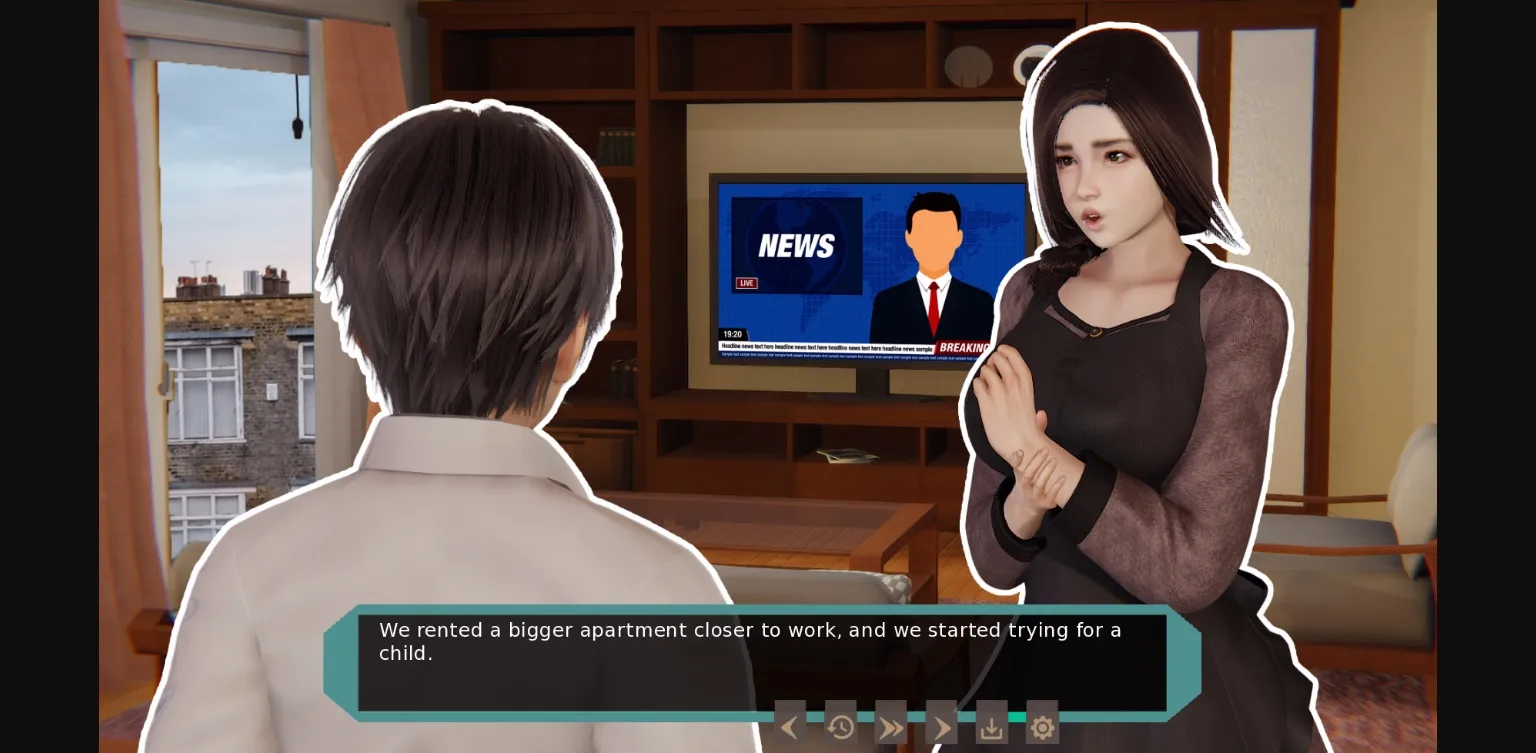Open the dialogue history with the clock icon
The height and width of the screenshot is (753, 1536).
(841, 726)
